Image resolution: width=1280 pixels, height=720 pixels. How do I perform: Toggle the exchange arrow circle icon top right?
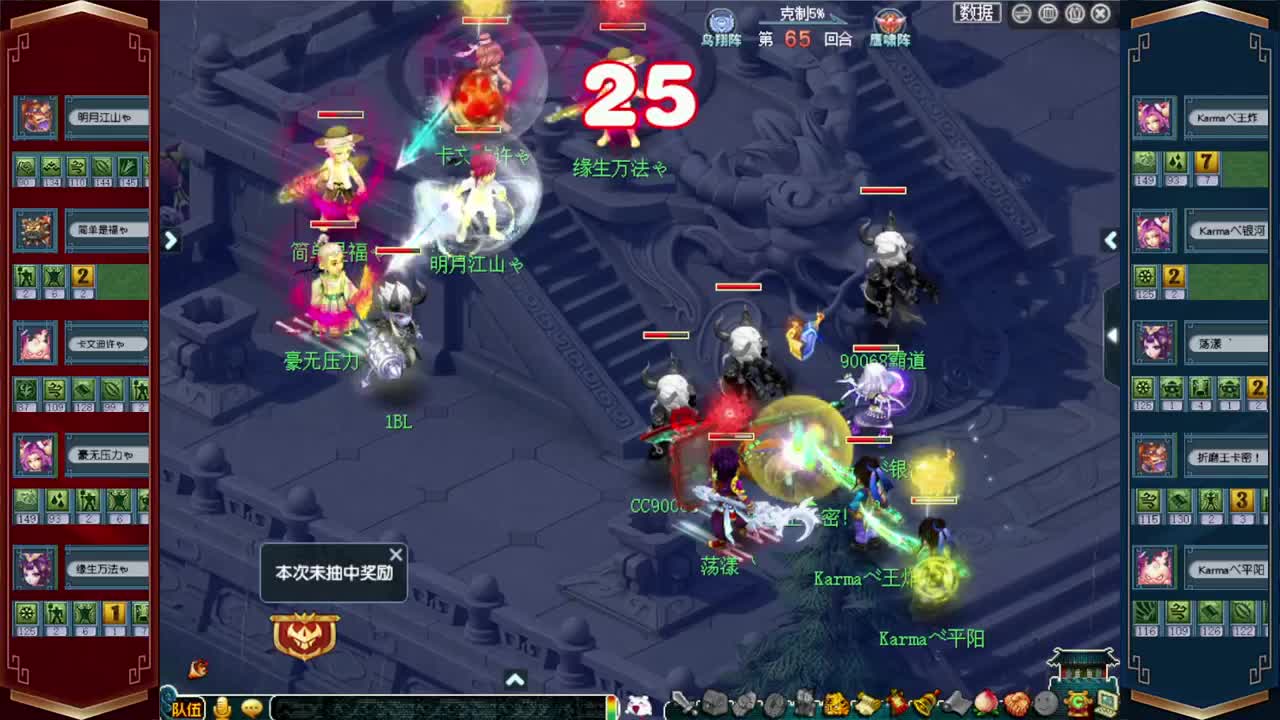[1020, 13]
